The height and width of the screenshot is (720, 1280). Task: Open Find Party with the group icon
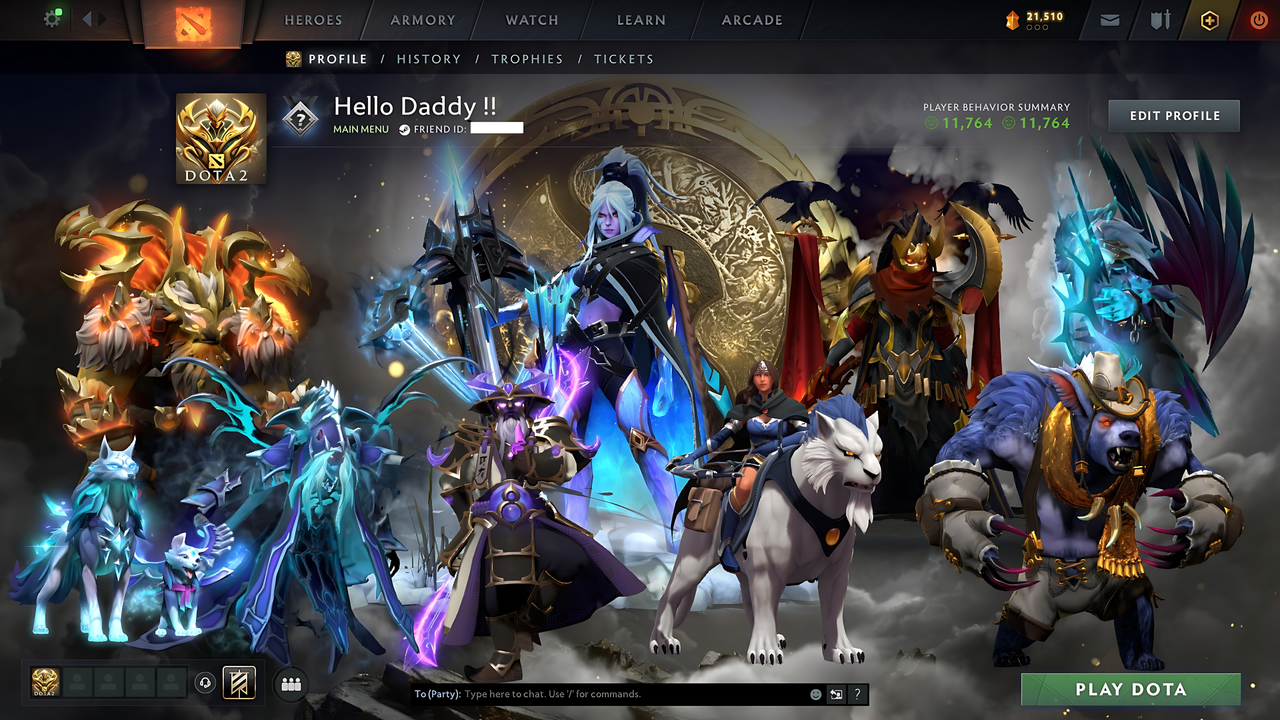click(289, 682)
